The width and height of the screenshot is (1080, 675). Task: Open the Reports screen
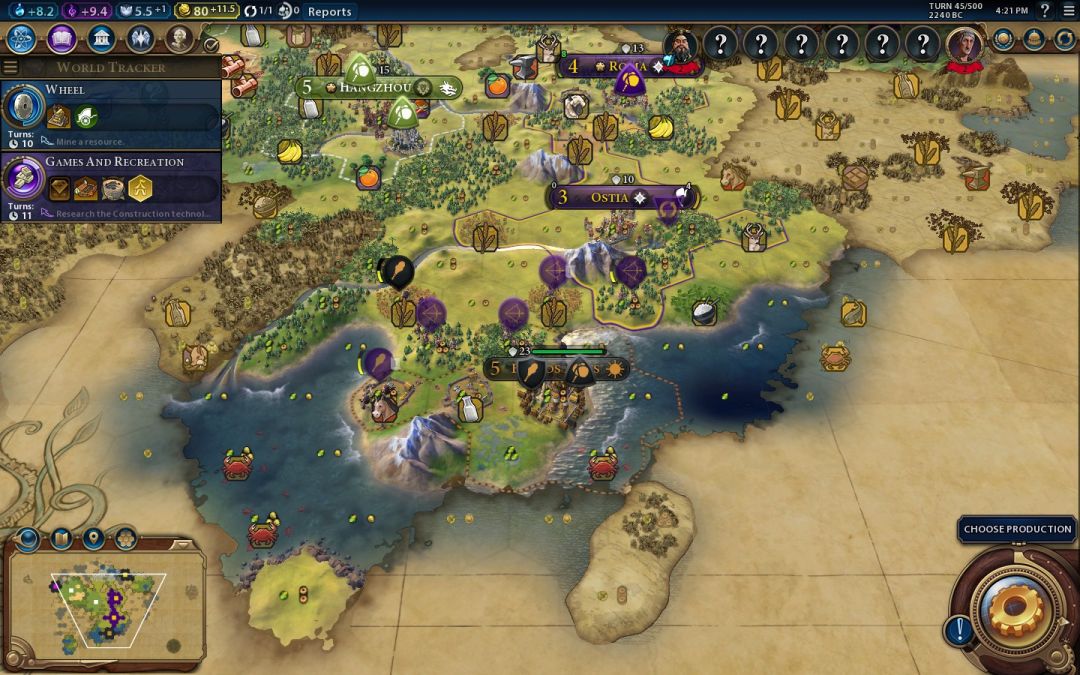click(x=329, y=11)
